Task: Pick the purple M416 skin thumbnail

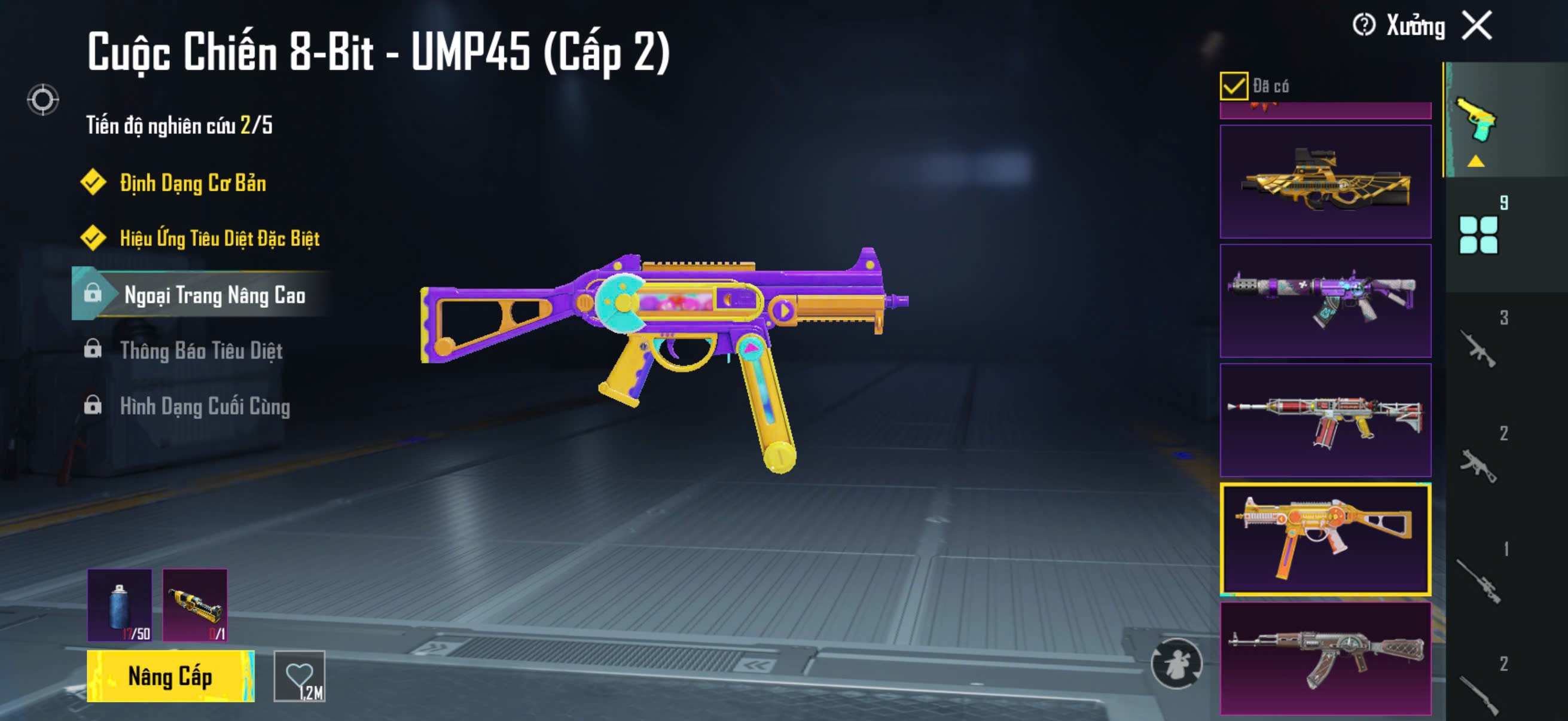Action: coord(1325,301)
